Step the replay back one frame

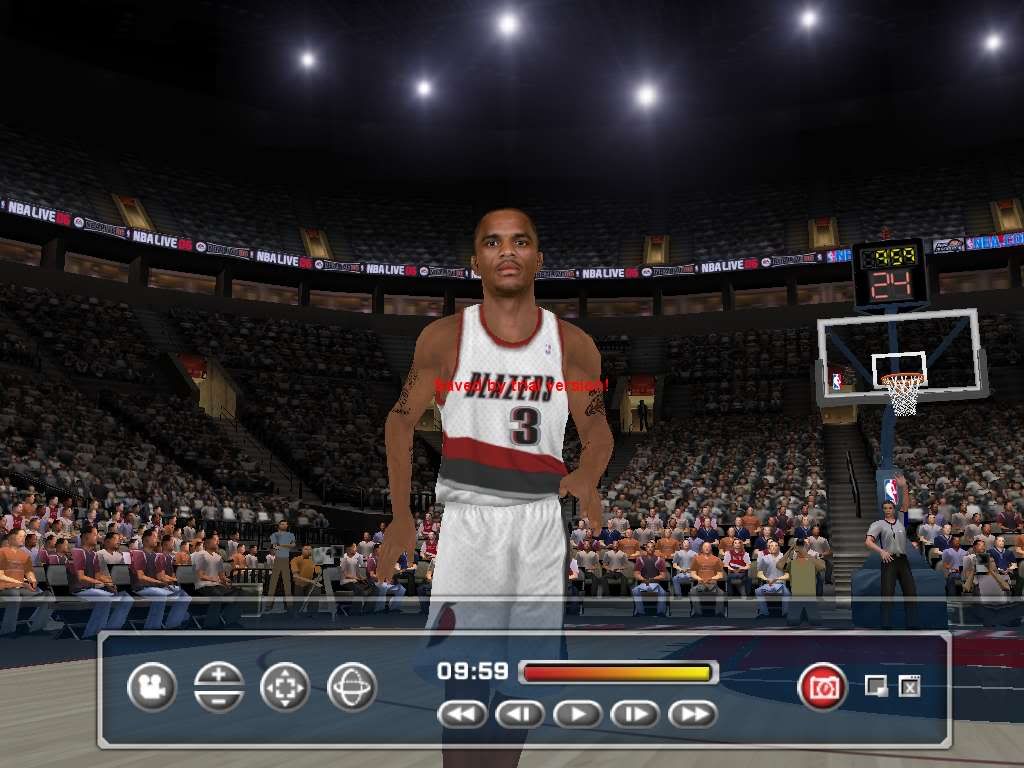[x=520, y=714]
